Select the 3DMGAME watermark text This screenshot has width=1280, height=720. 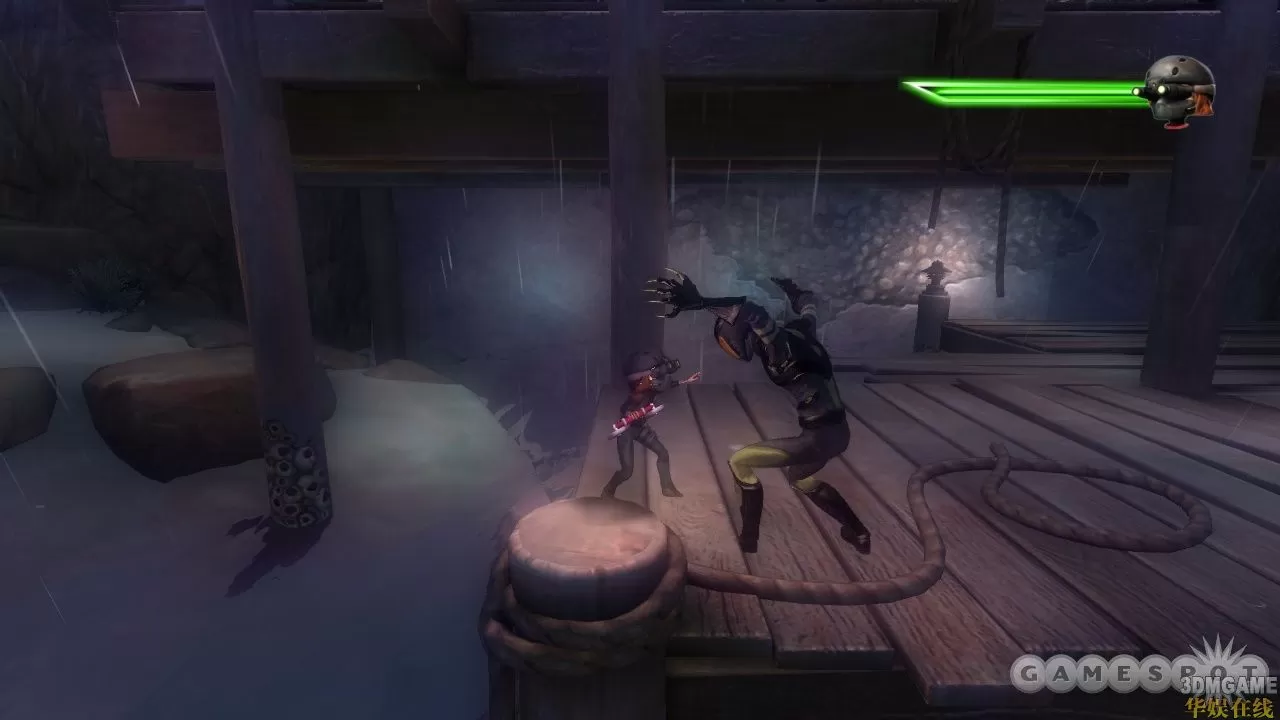1225,685
